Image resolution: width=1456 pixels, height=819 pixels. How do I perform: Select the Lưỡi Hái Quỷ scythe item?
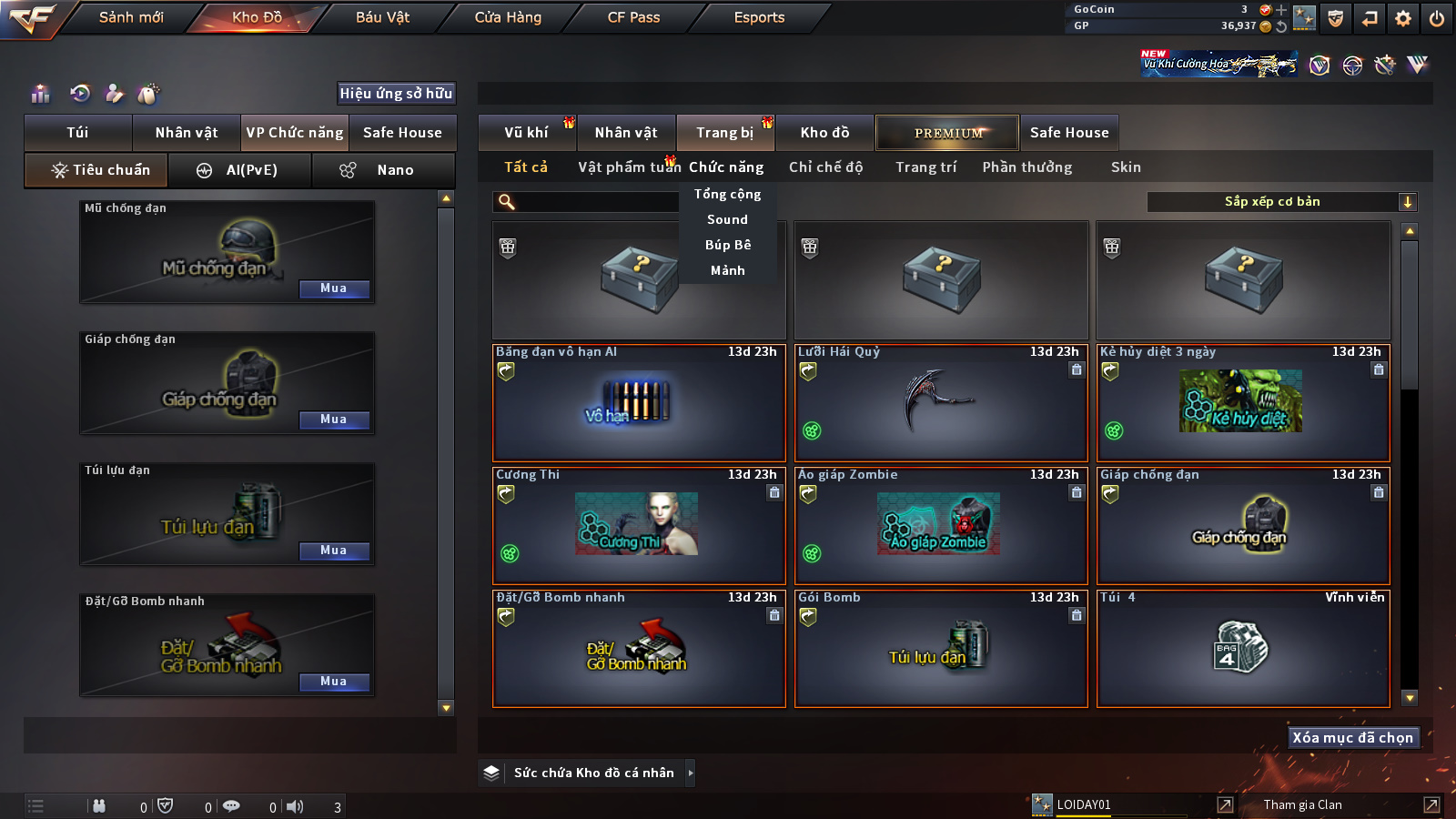[941, 402]
